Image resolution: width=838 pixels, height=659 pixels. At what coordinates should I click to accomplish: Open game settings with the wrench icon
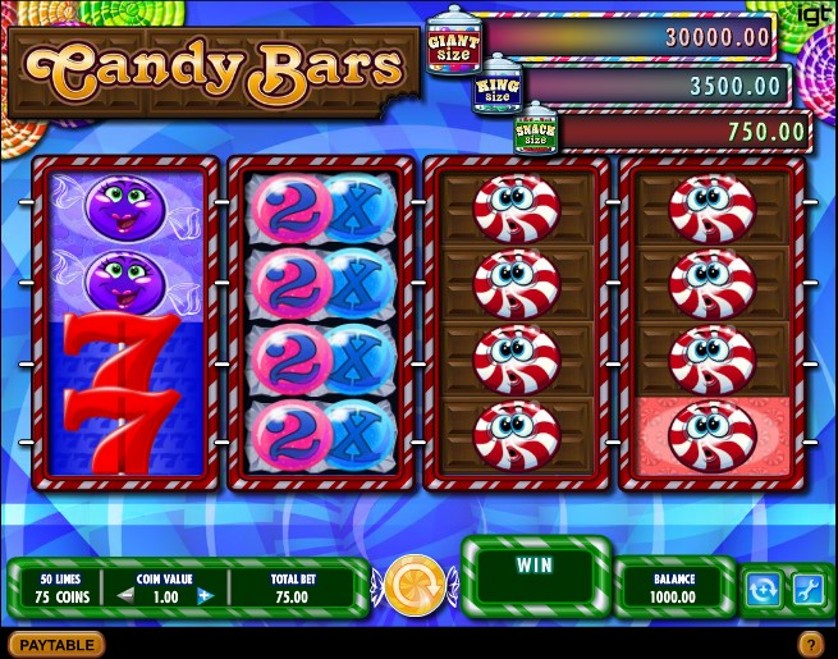coord(806,591)
